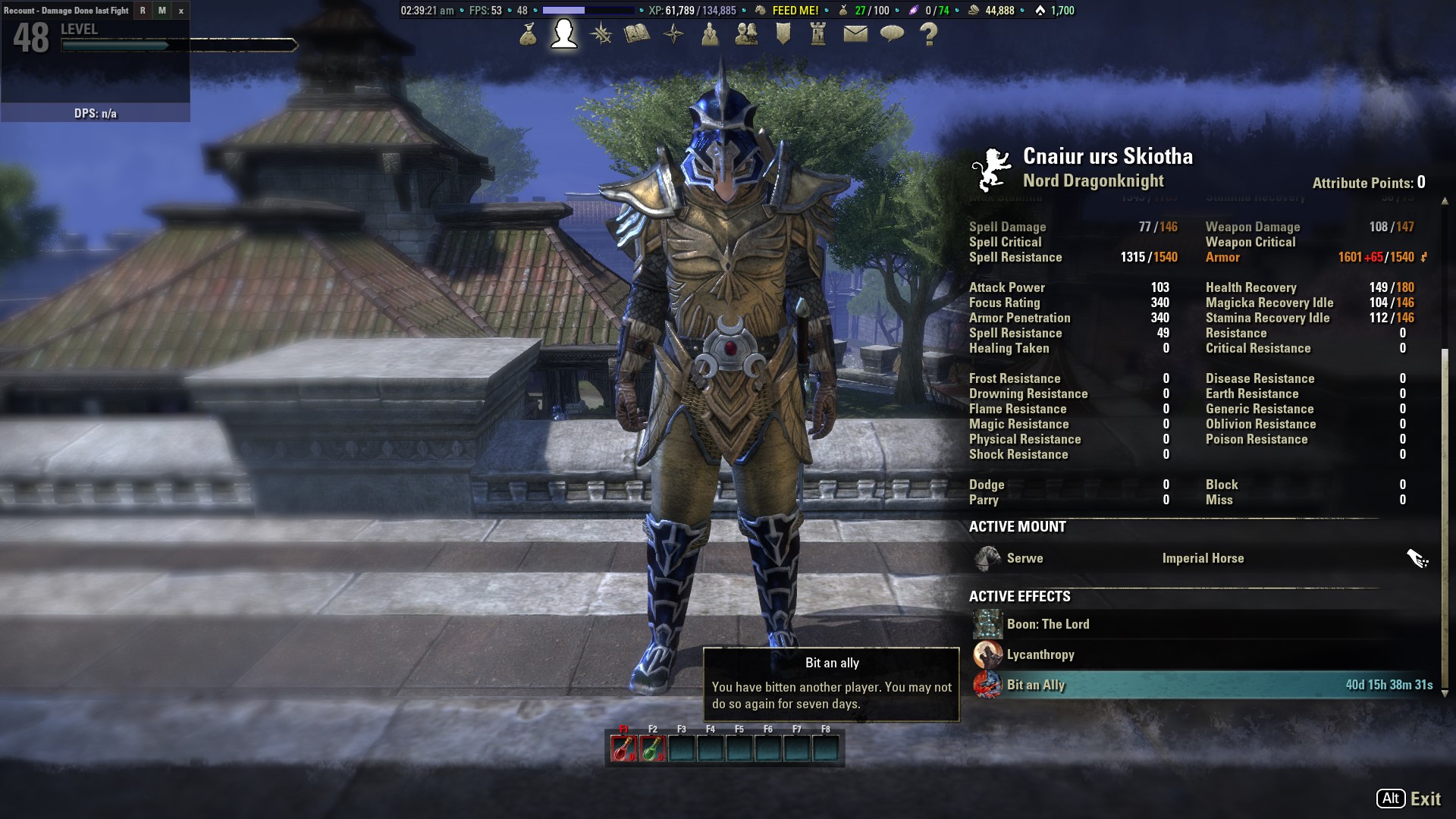Open the journal book icon
Screen dimensions: 1456x819
pos(637,35)
